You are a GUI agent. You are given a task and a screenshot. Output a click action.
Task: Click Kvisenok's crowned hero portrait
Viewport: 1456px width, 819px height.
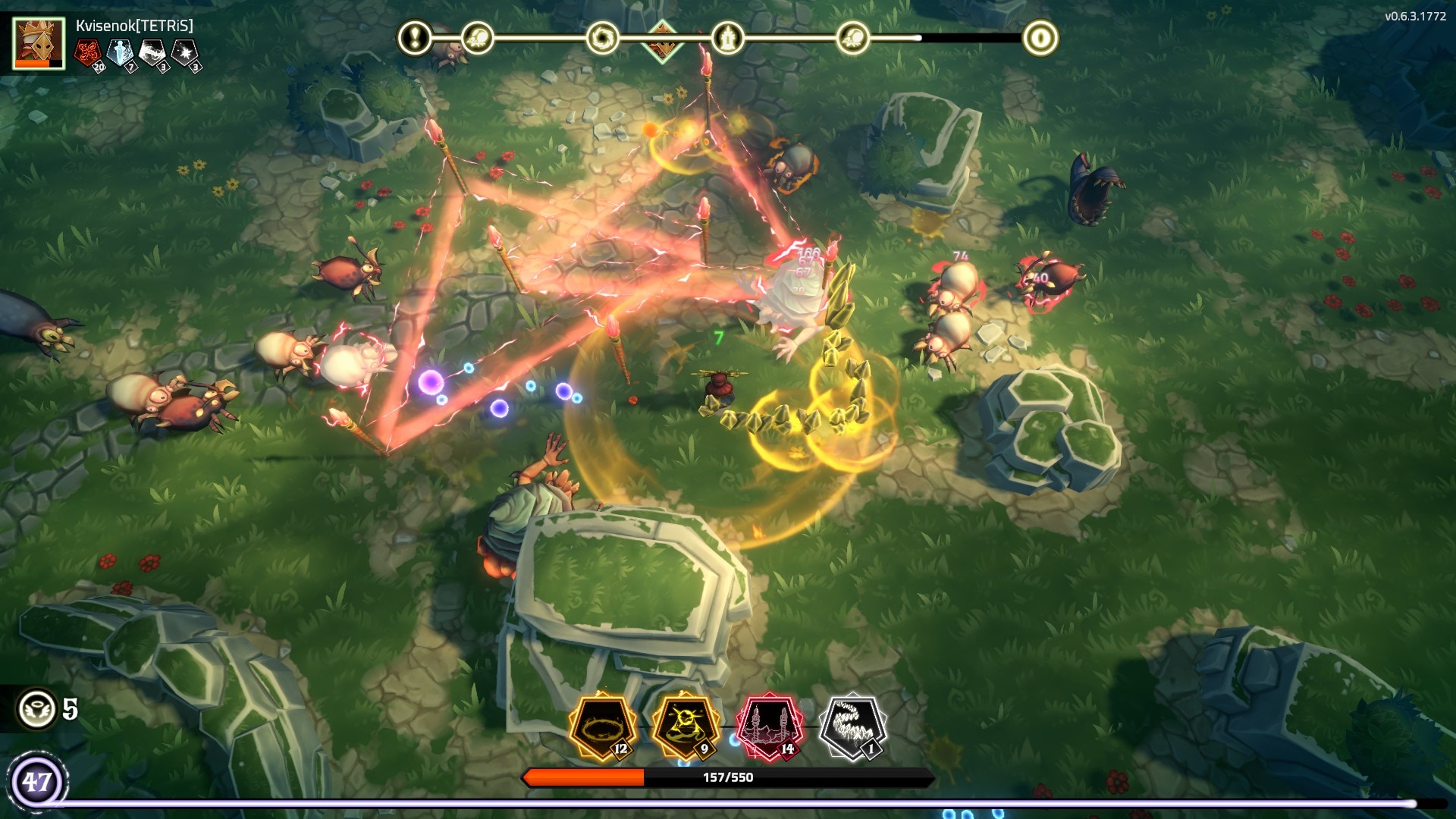(x=39, y=42)
